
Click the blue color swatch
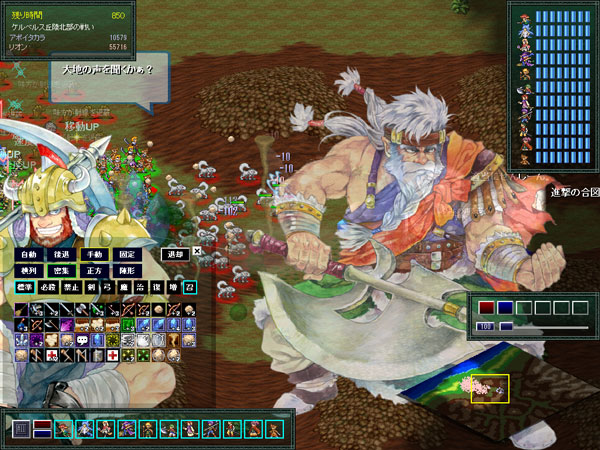coord(505,308)
